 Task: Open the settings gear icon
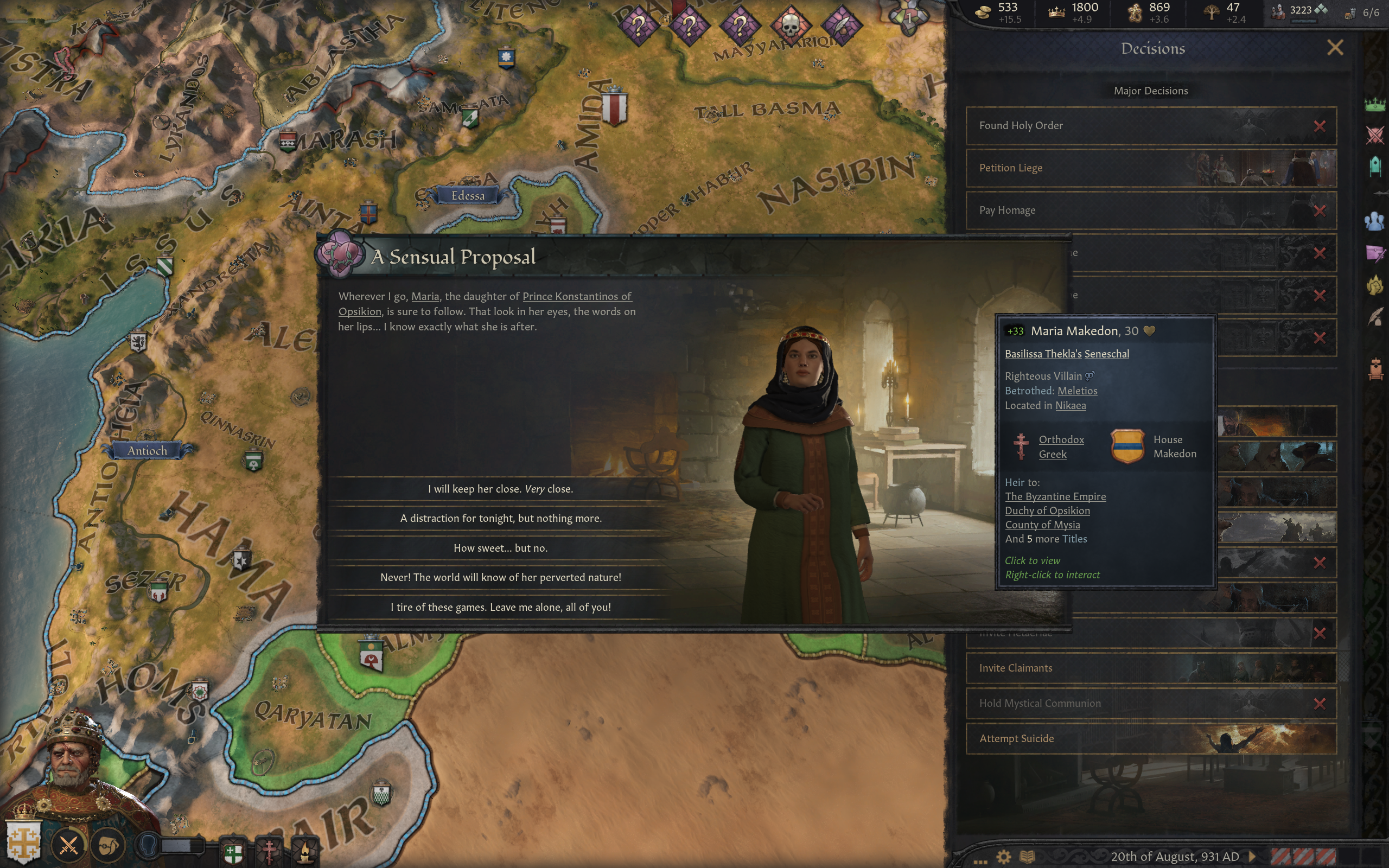[1003, 857]
